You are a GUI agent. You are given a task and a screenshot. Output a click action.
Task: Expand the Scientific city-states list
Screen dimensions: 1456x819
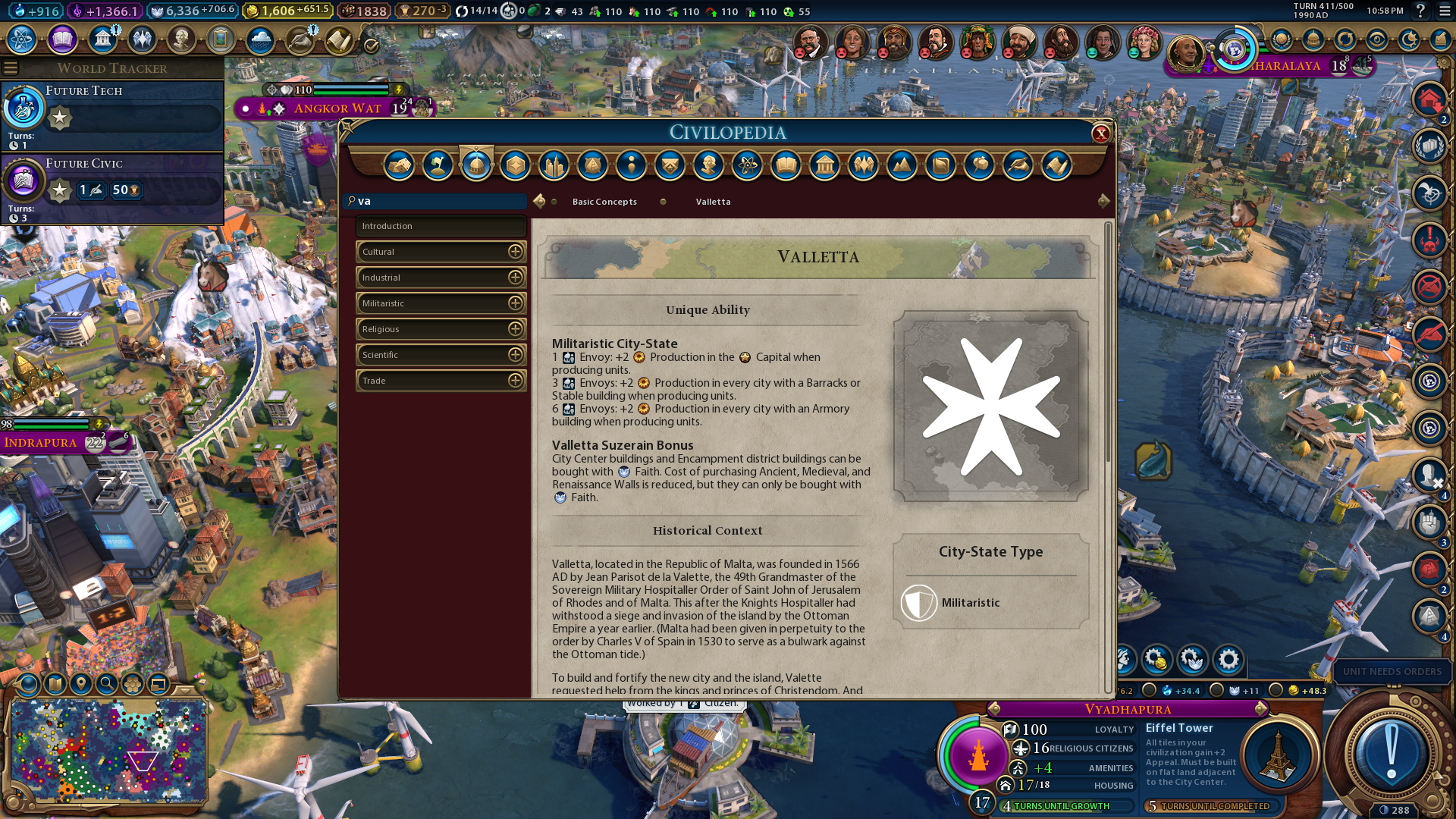pos(515,355)
